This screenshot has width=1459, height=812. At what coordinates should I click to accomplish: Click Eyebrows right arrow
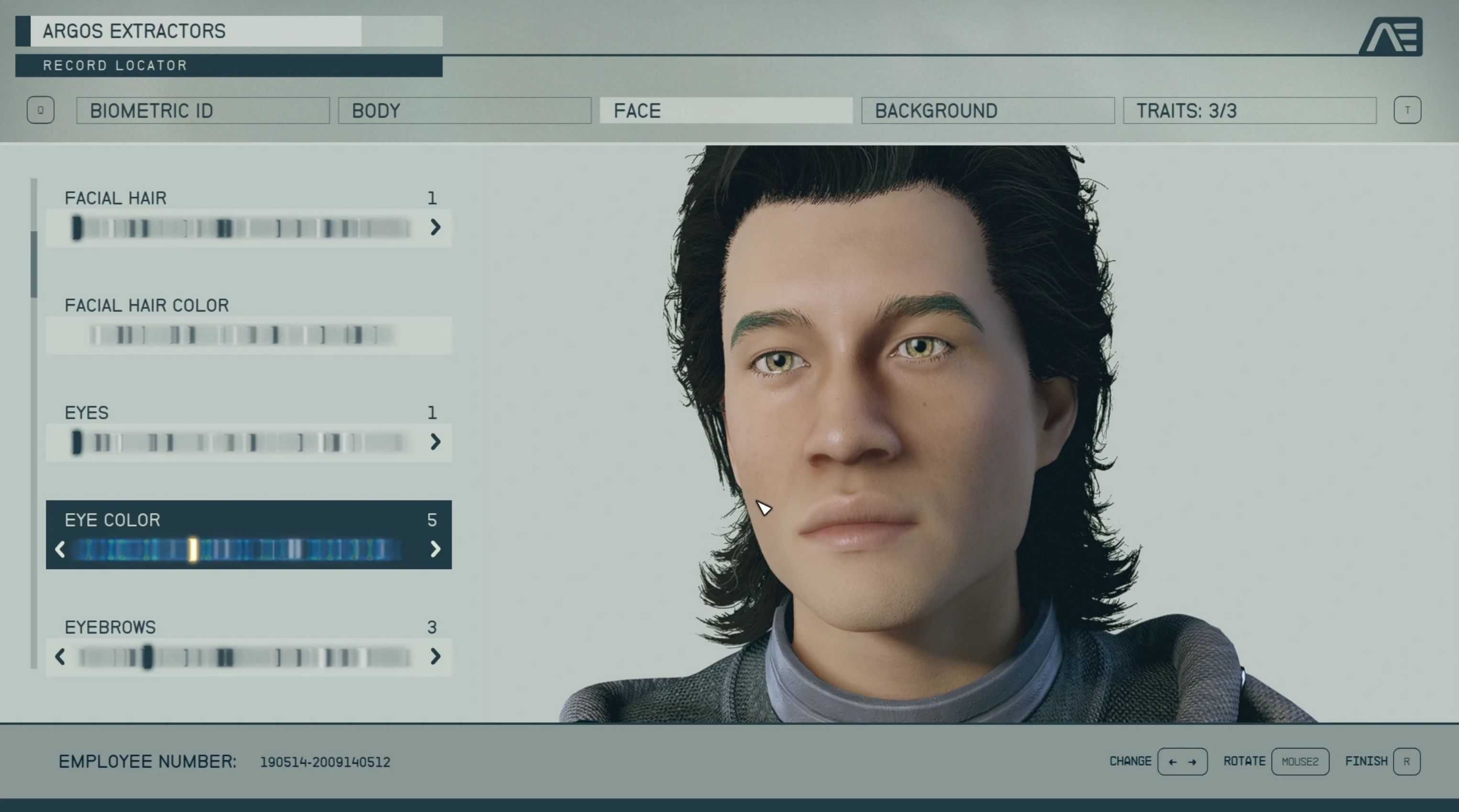(435, 657)
